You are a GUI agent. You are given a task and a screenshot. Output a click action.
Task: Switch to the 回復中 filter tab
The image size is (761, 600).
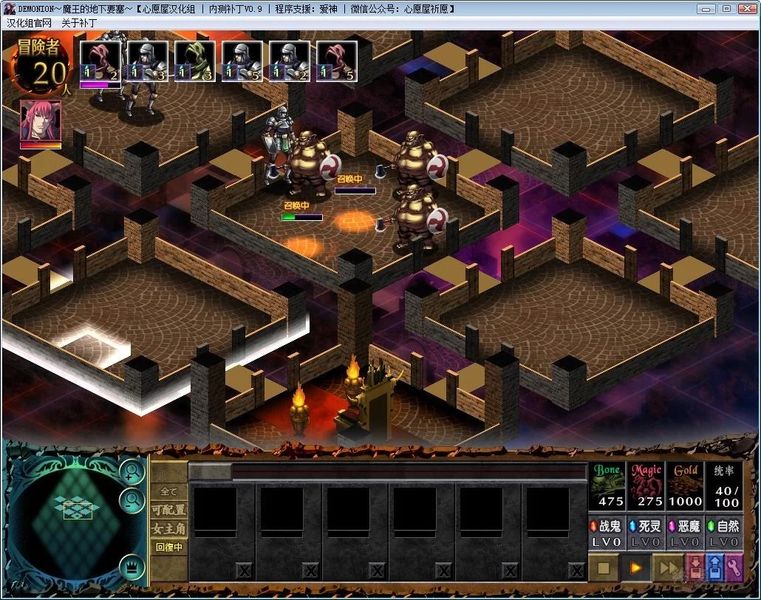(168, 547)
